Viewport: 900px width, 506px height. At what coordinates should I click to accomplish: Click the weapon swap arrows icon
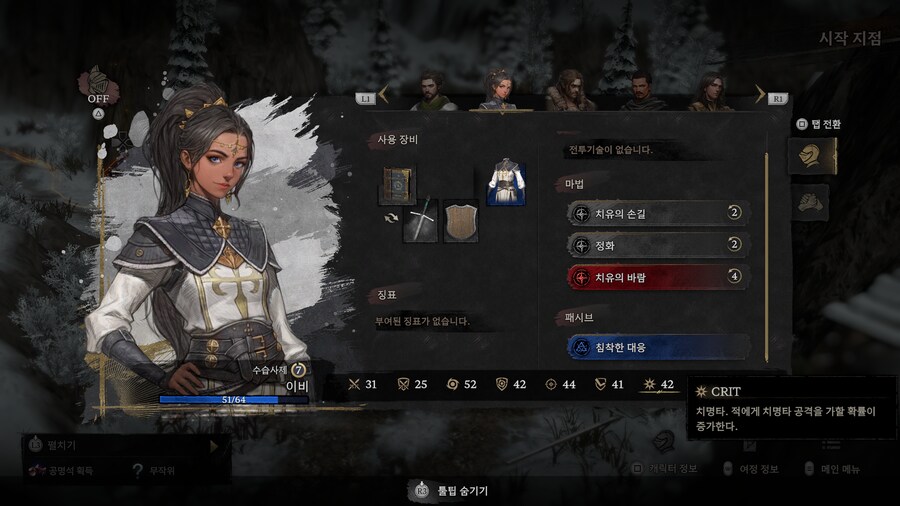tap(390, 218)
